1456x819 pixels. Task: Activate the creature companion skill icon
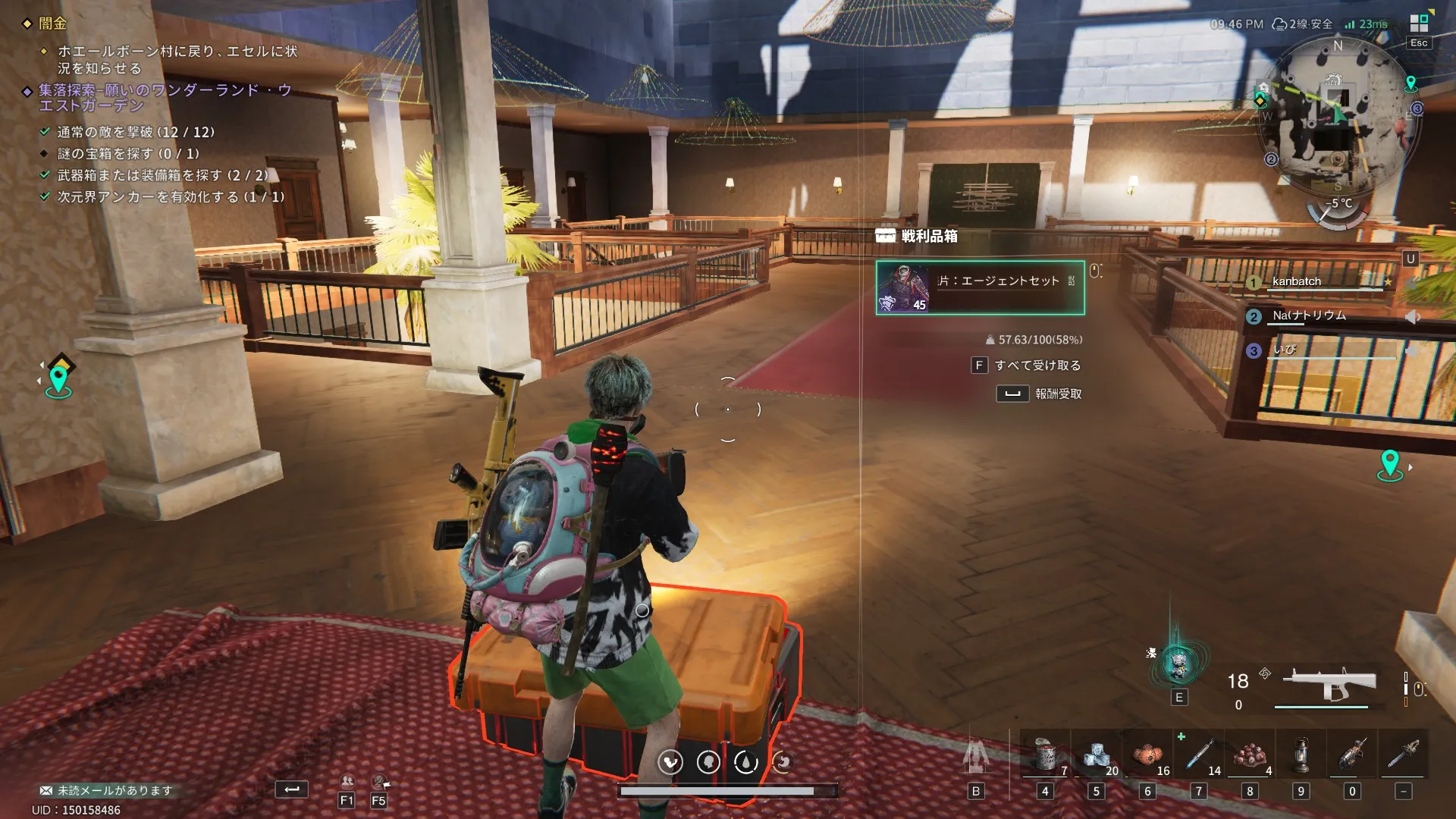(1178, 665)
